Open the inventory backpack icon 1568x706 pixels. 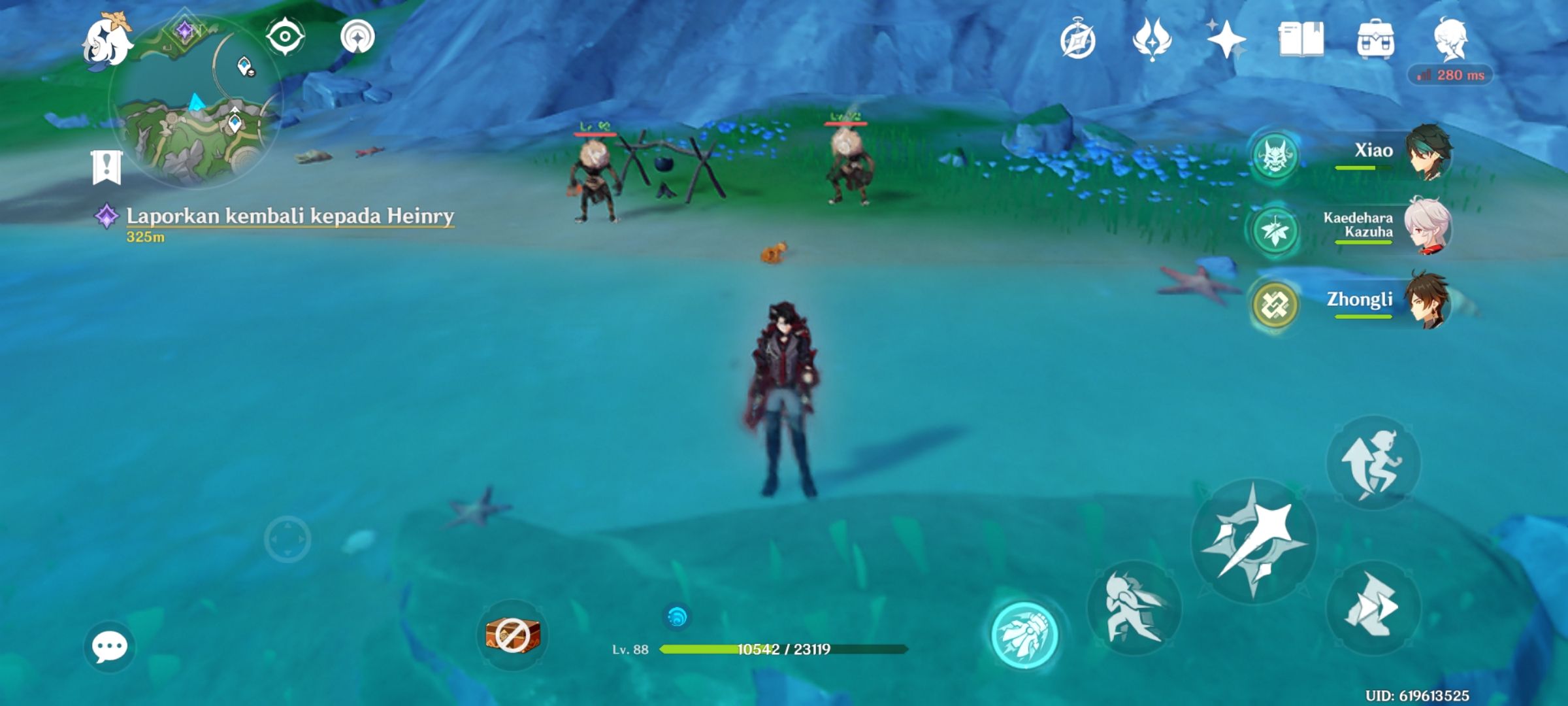(x=1377, y=41)
